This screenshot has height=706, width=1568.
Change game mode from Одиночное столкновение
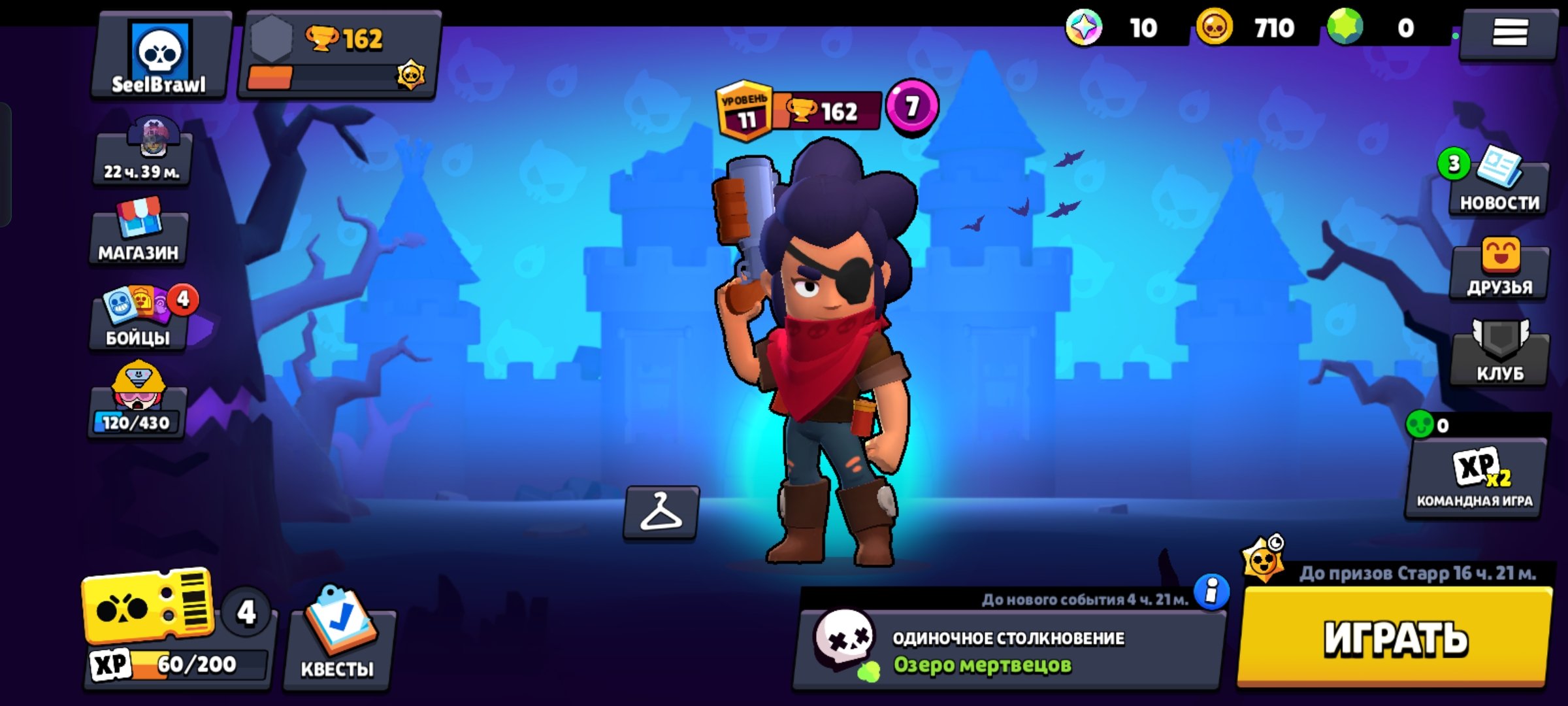[x=1006, y=650]
